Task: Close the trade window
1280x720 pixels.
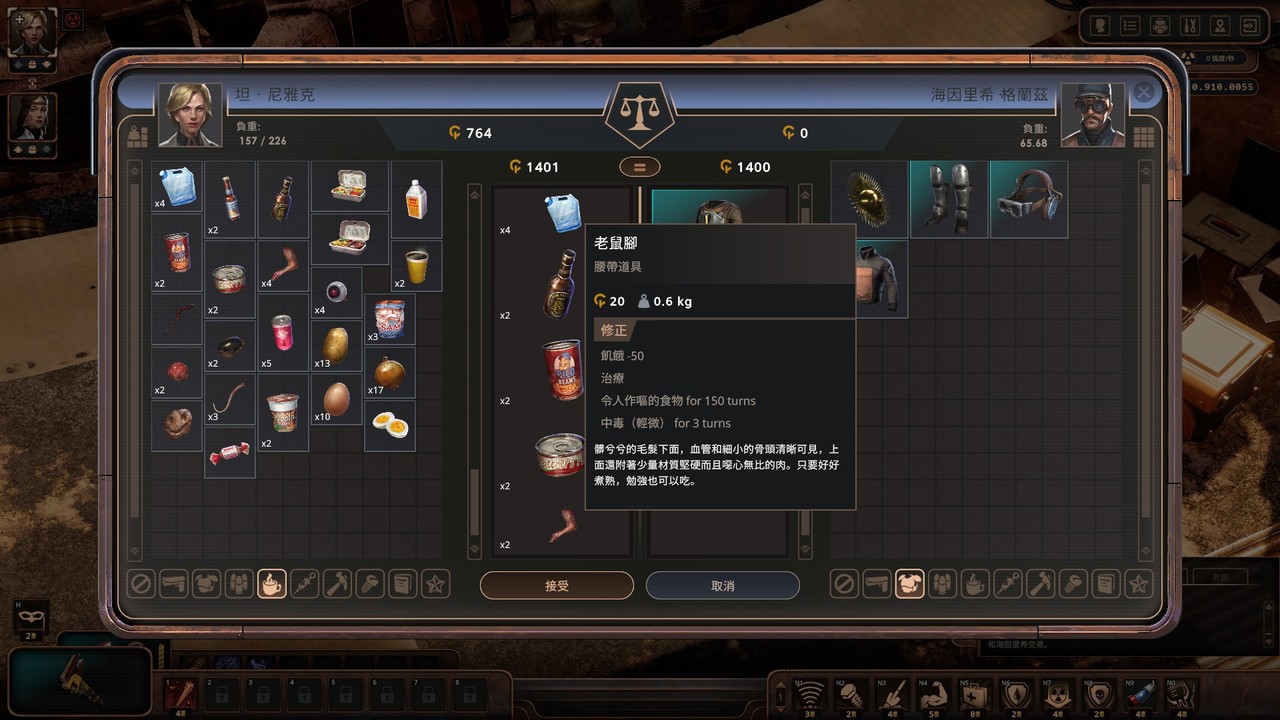Action: [x=1144, y=93]
